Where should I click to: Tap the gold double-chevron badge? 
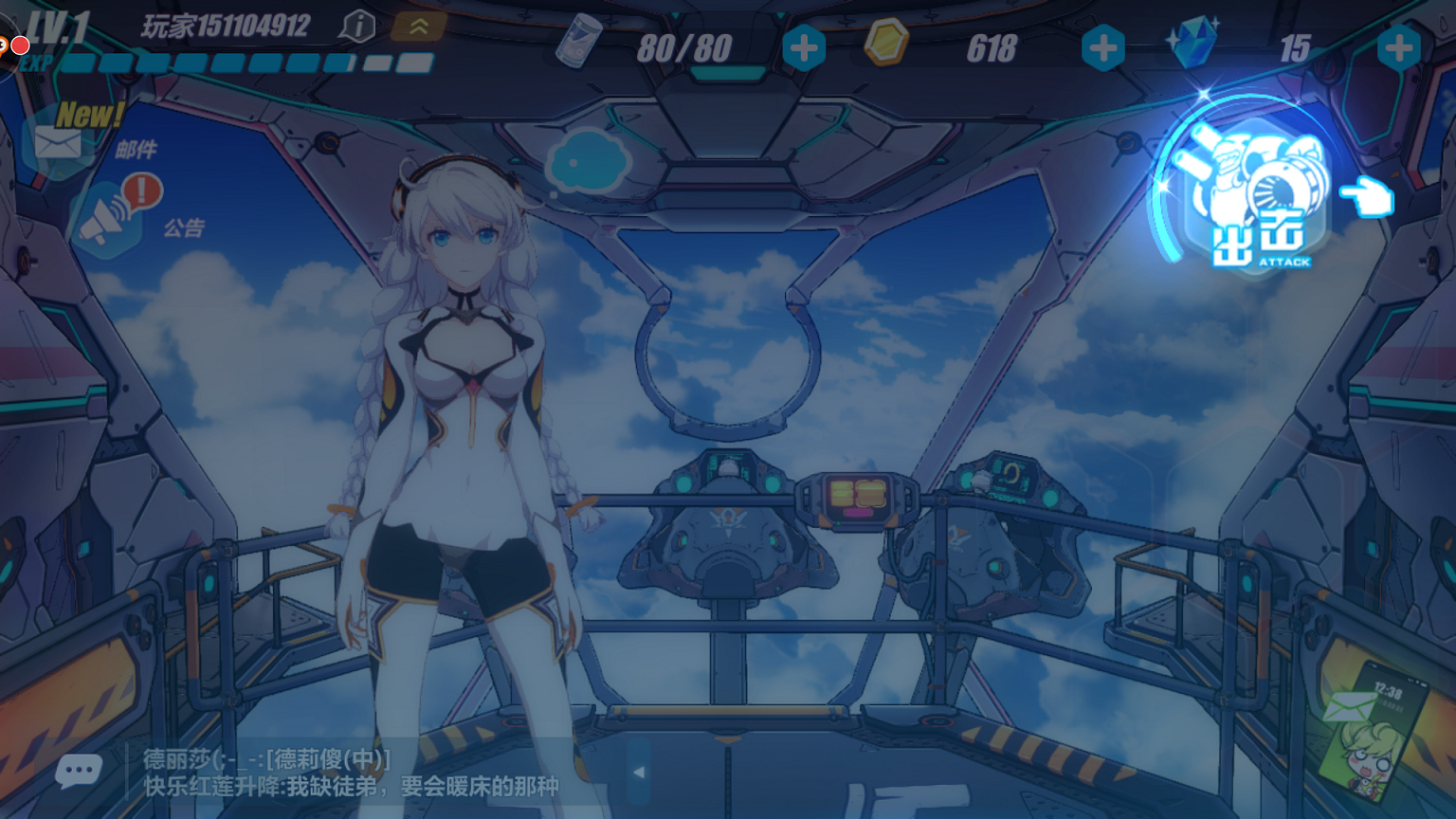[x=418, y=27]
